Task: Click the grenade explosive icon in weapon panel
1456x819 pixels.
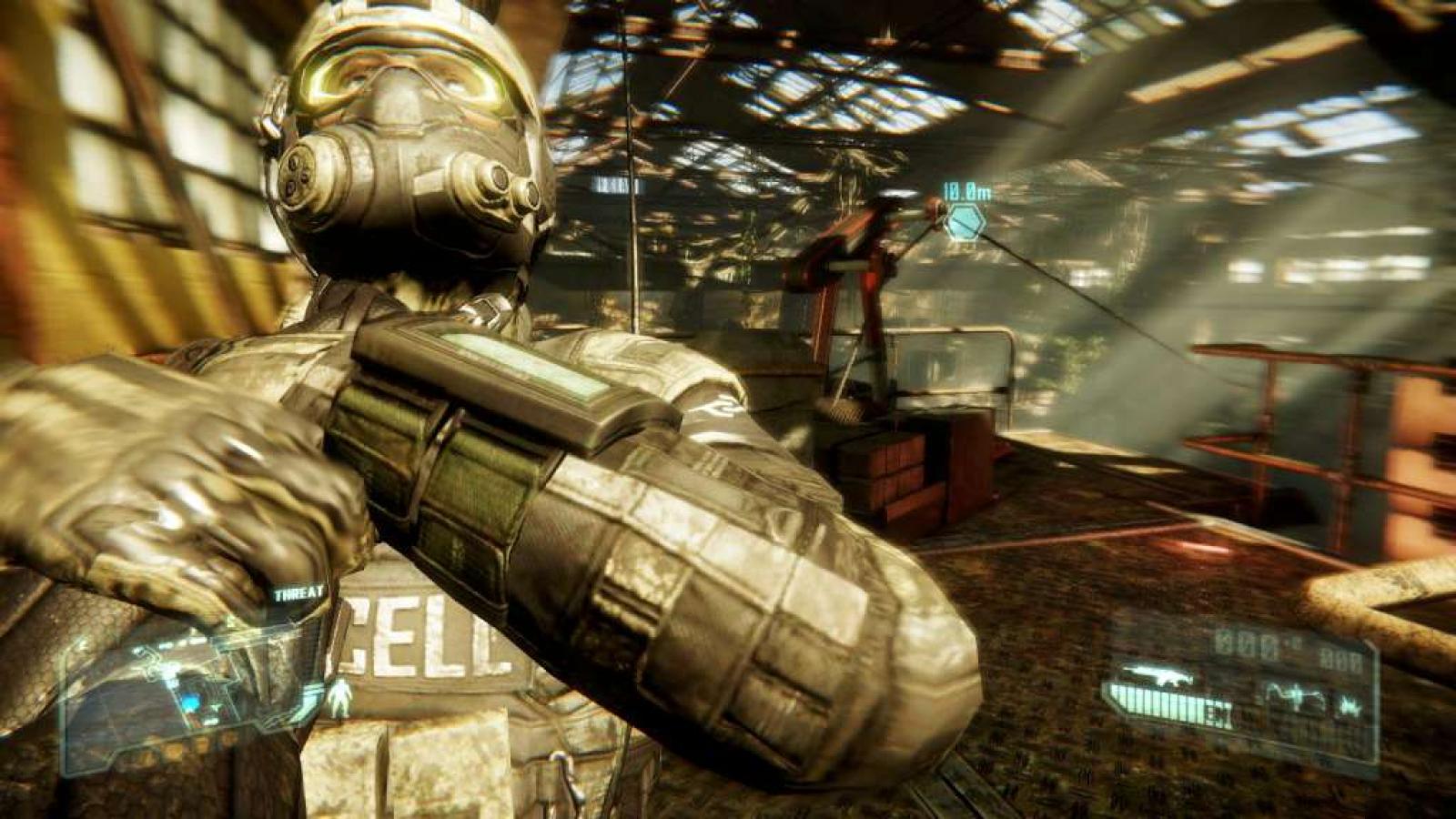Action: [x=1352, y=704]
